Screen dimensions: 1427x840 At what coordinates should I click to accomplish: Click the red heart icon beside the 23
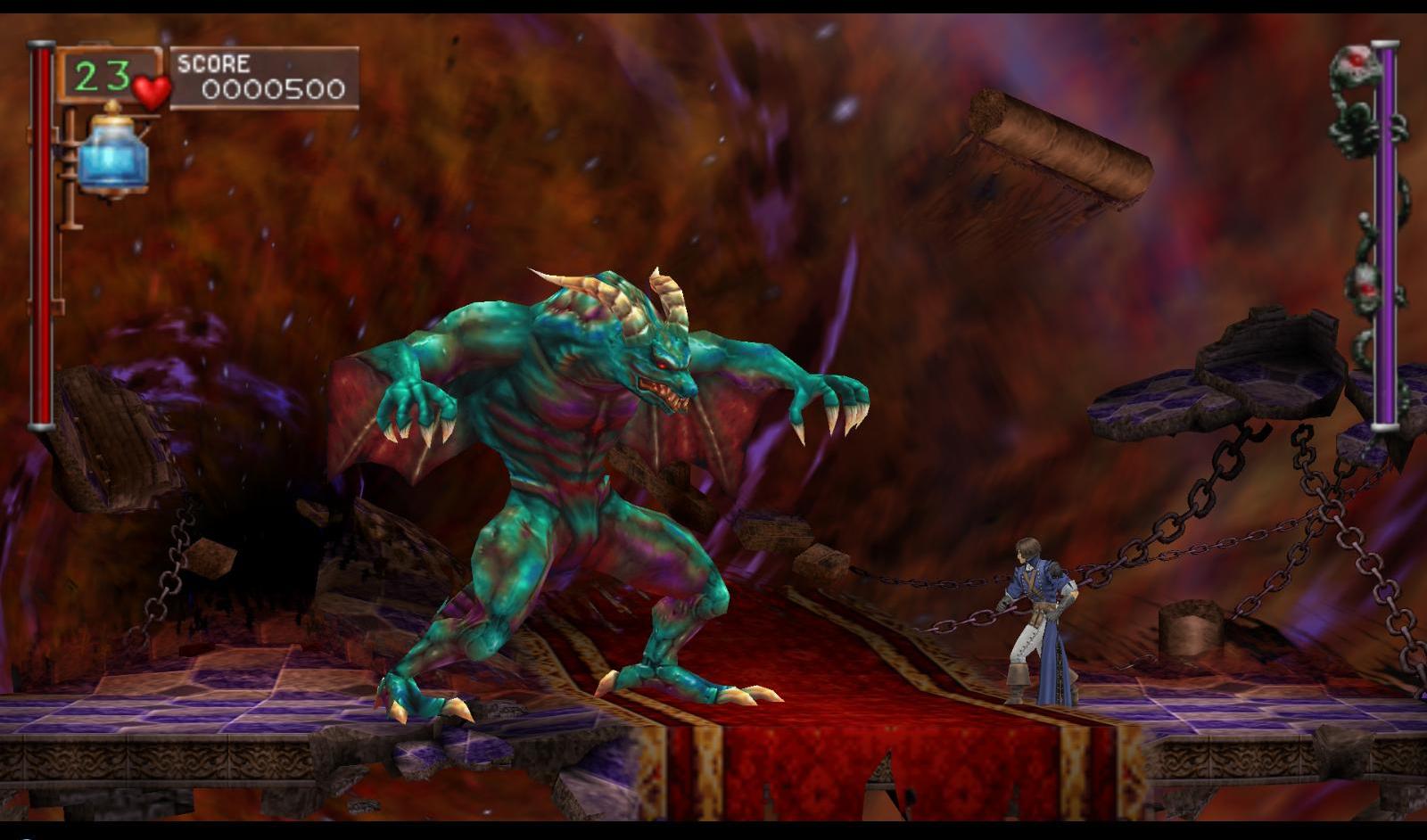coord(150,89)
